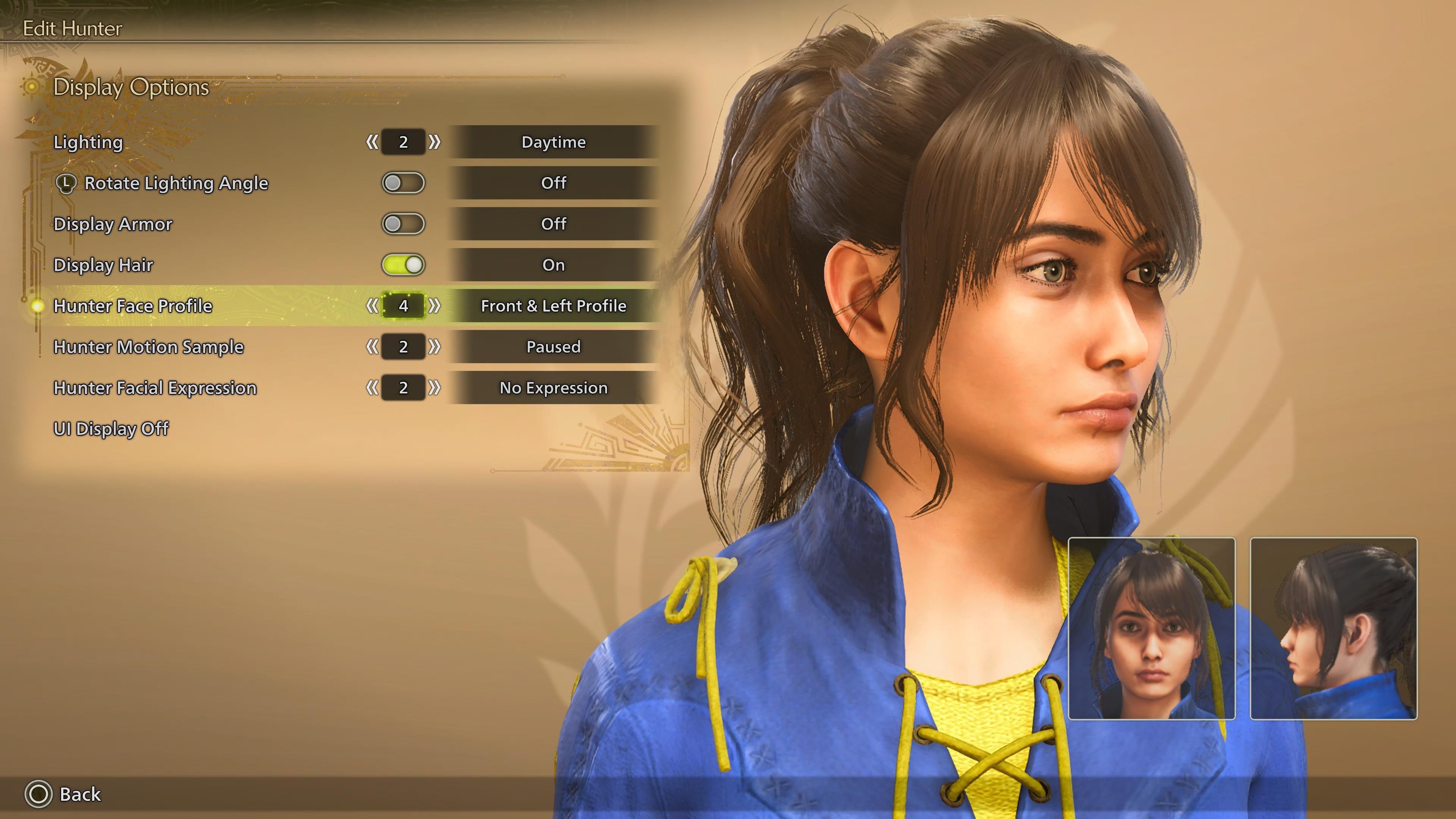Click the right arrow next to Lighting
The image size is (1456, 819).
click(x=434, y=142)
